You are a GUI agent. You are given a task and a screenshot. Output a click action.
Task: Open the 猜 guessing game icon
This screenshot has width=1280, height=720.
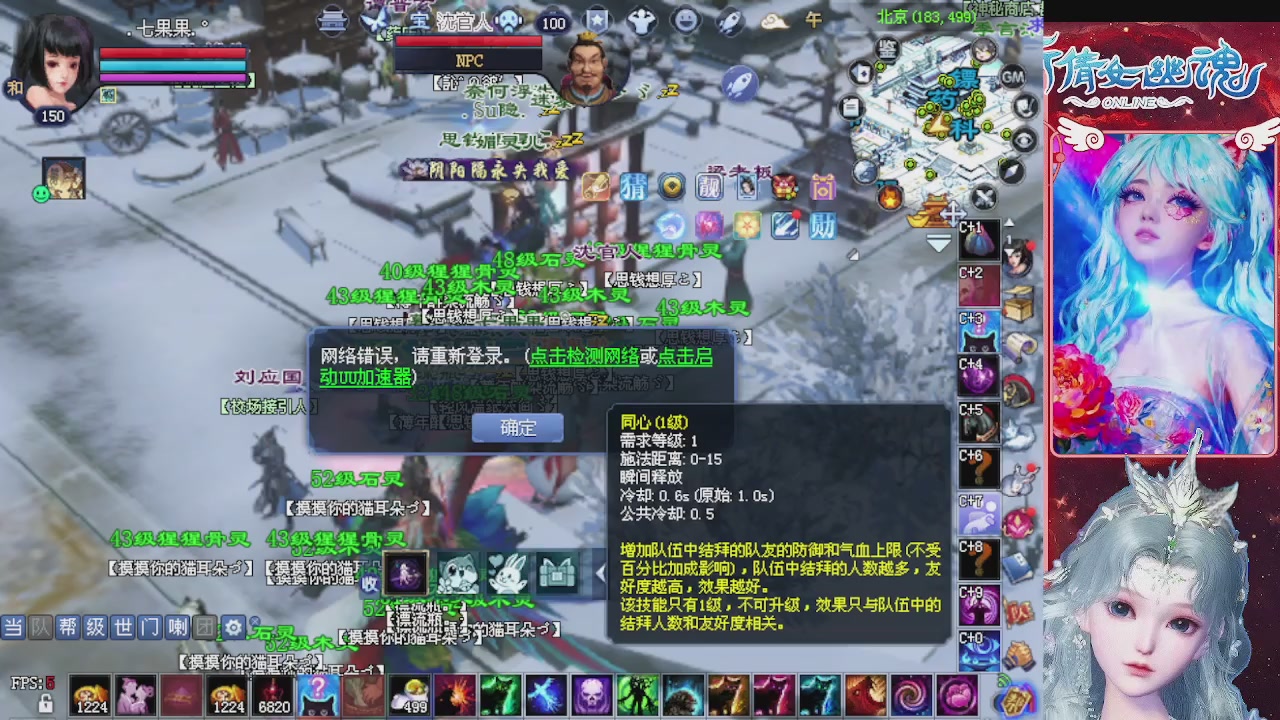click(633, 188)
